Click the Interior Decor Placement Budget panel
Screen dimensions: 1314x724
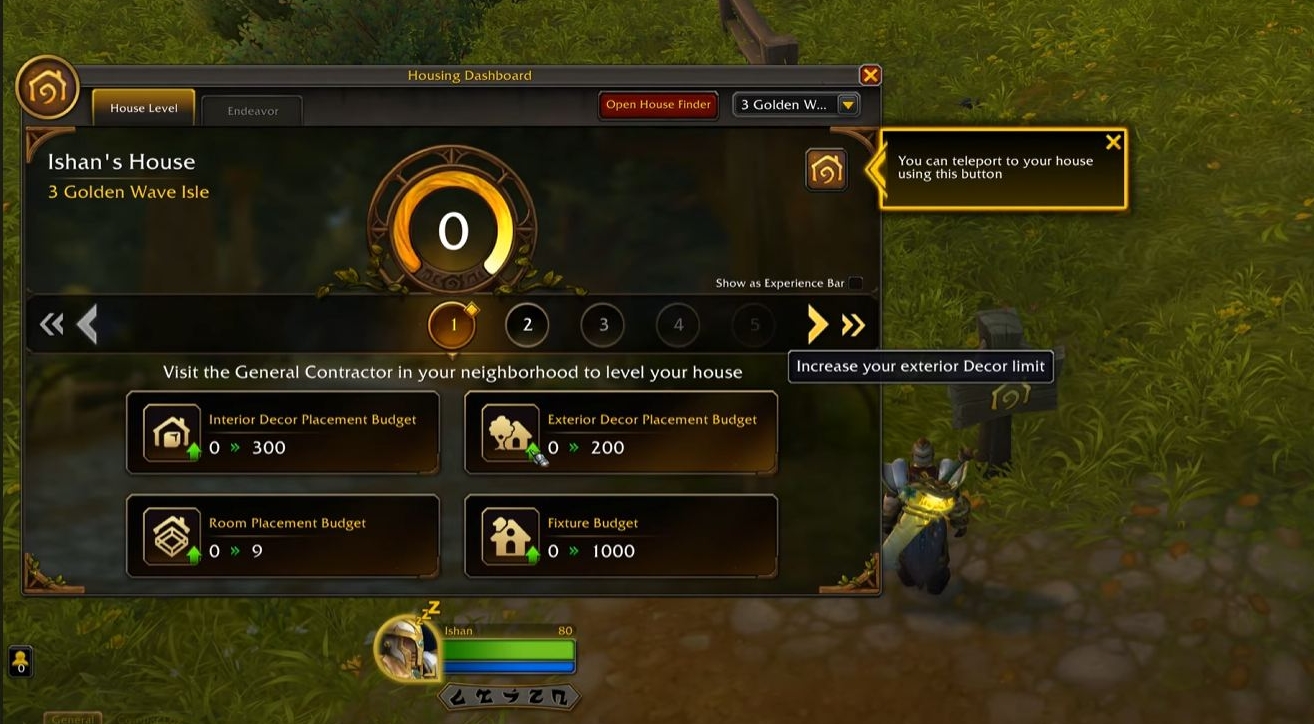(x=283, y=433)
